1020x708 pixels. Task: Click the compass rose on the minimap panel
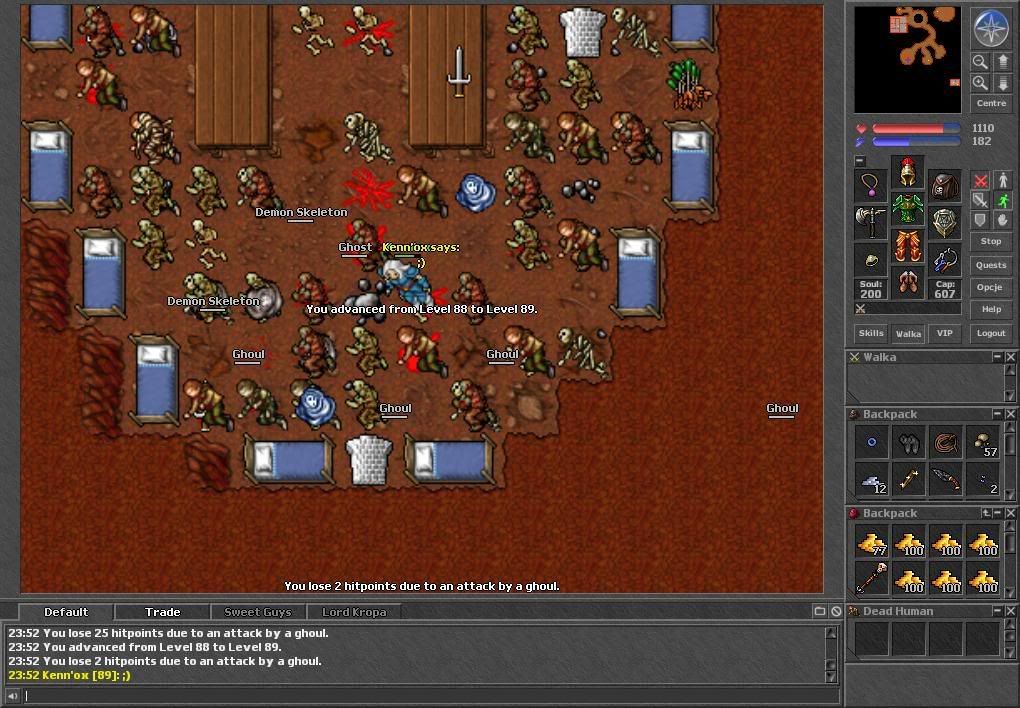[x=990, y=28]
